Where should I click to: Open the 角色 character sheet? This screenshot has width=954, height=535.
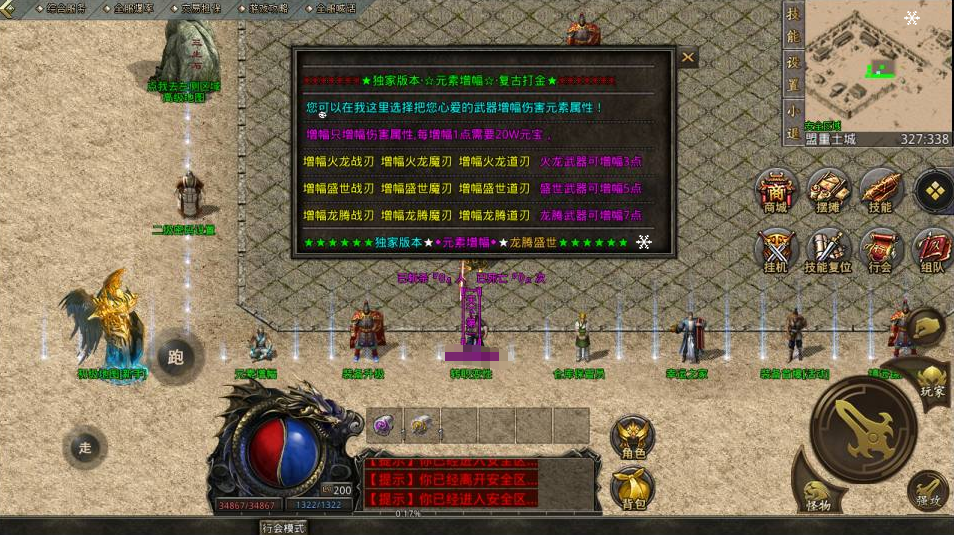632,438
